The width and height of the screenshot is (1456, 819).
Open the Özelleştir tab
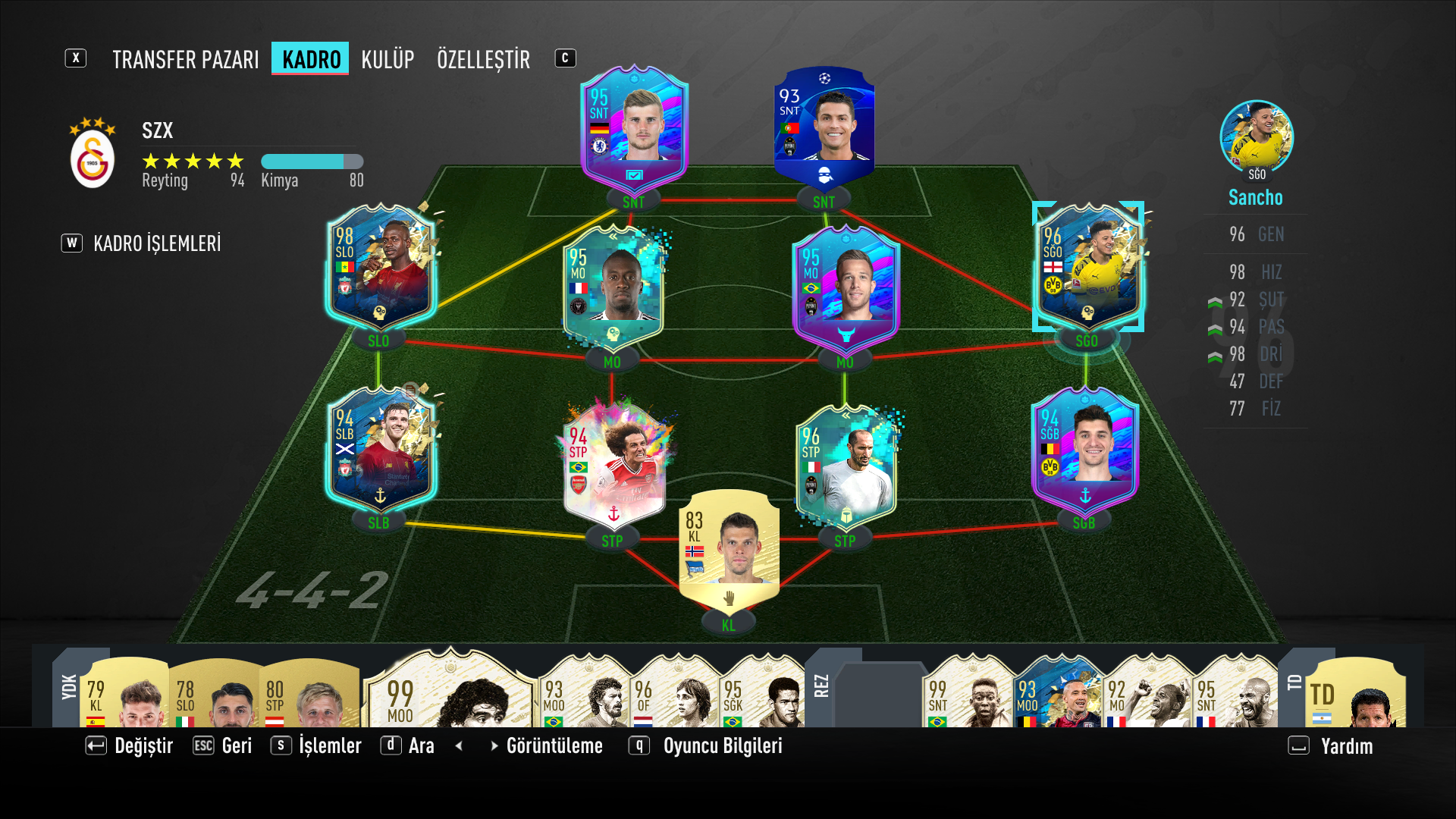pyautogui.click(x=483, y=59)
